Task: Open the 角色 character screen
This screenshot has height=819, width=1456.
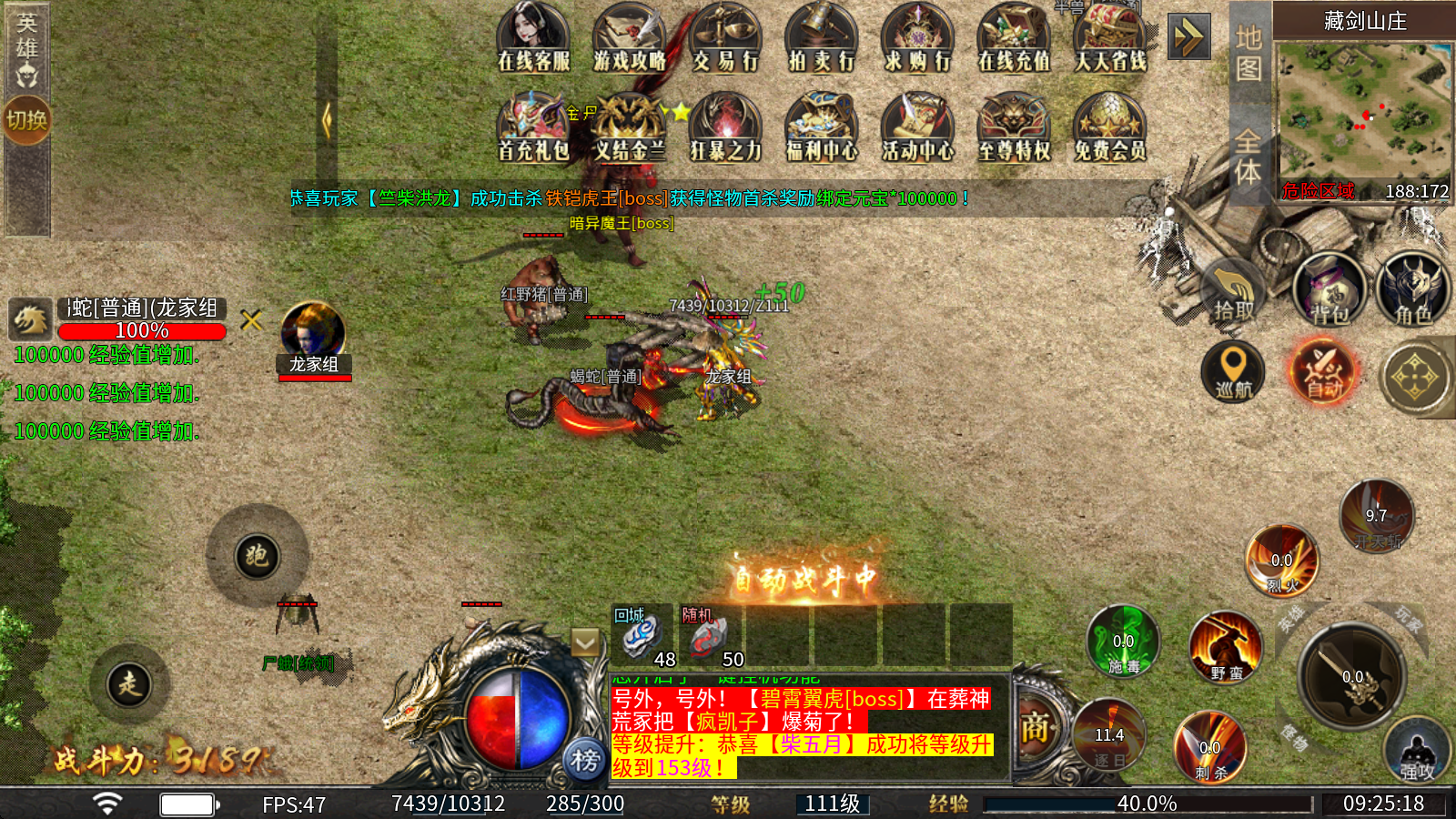Action: pyautogui.click(x=1413, y=289)
